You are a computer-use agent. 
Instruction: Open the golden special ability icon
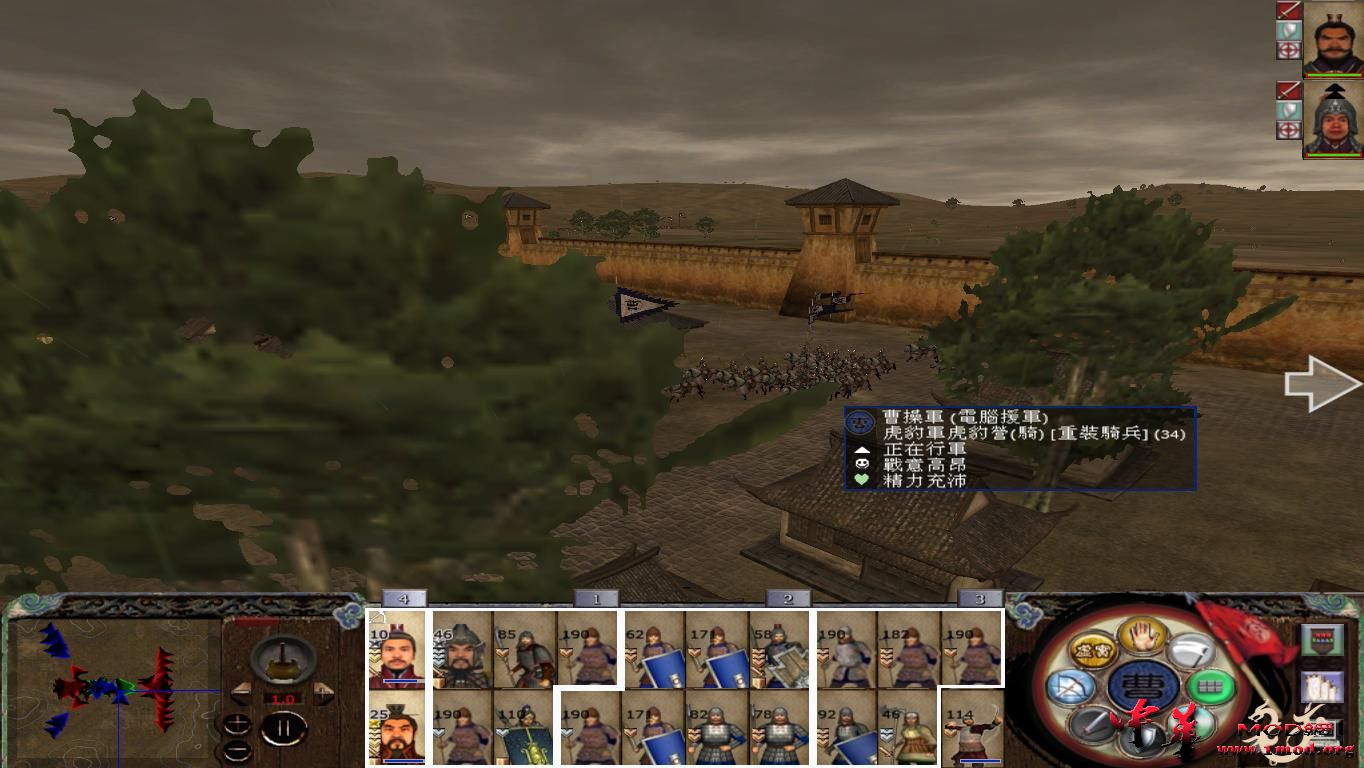[1093, 652]
